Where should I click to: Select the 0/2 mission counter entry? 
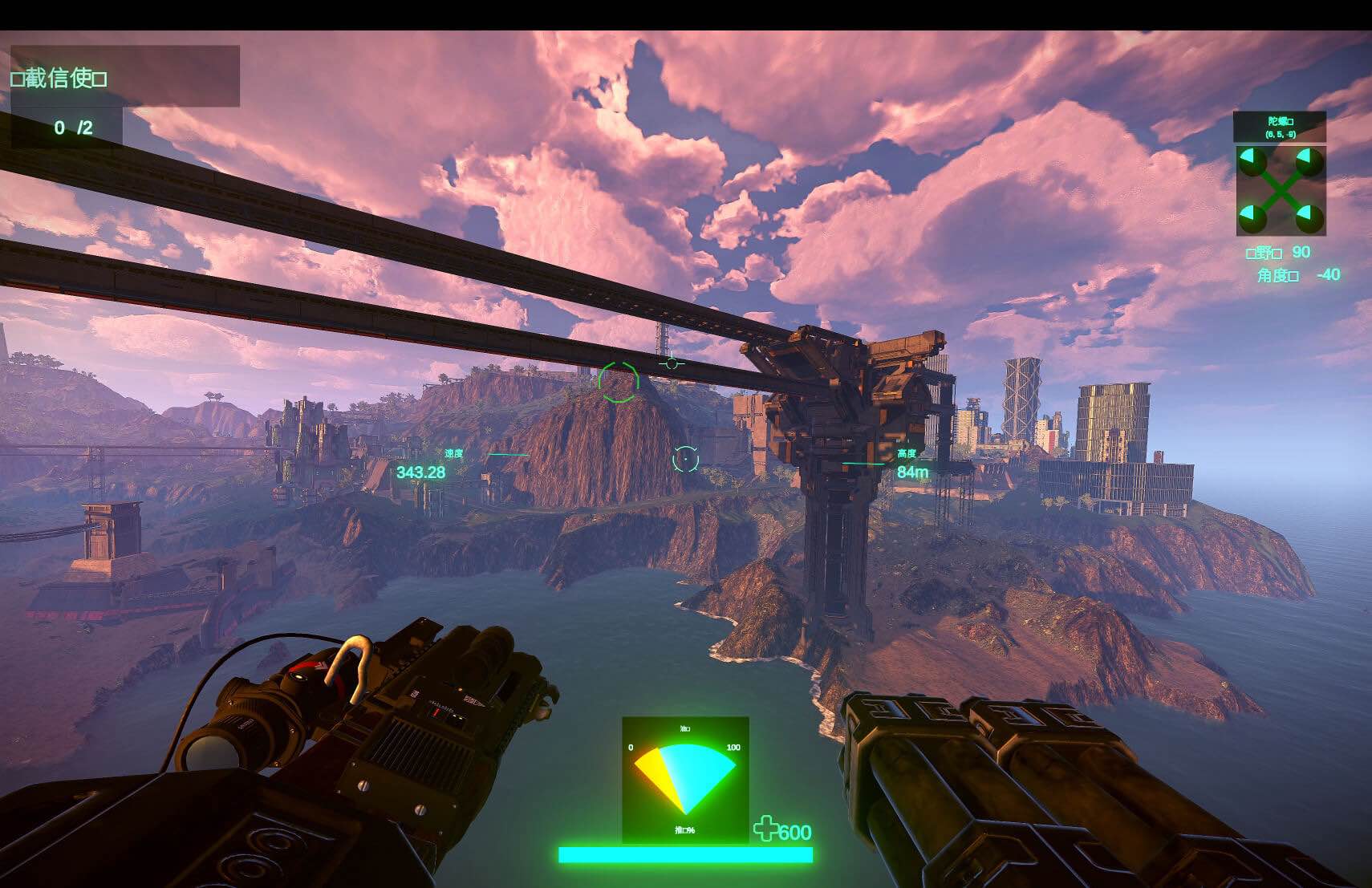click(74, 126)
